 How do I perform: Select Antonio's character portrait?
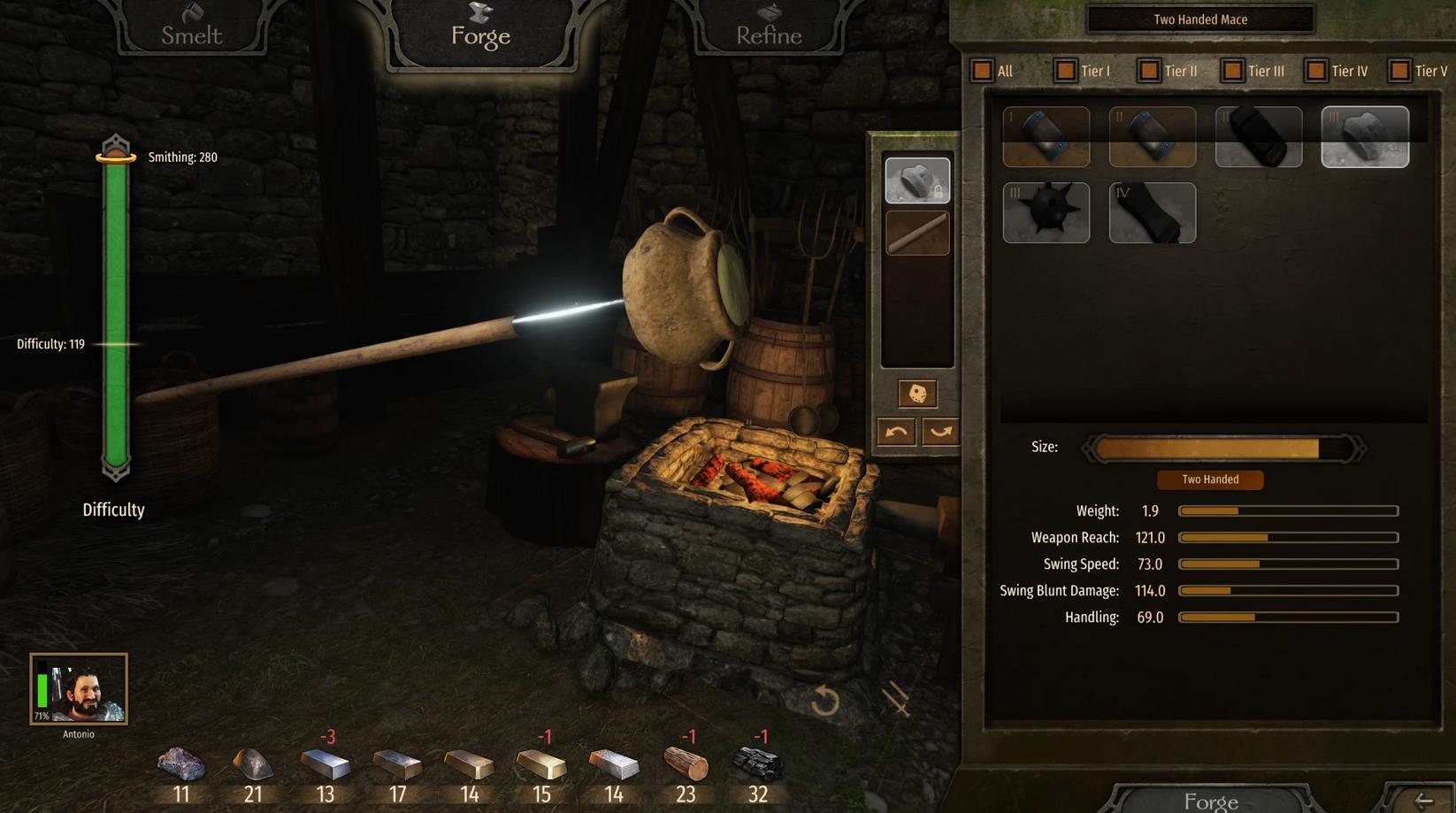(x=79, y=689)
